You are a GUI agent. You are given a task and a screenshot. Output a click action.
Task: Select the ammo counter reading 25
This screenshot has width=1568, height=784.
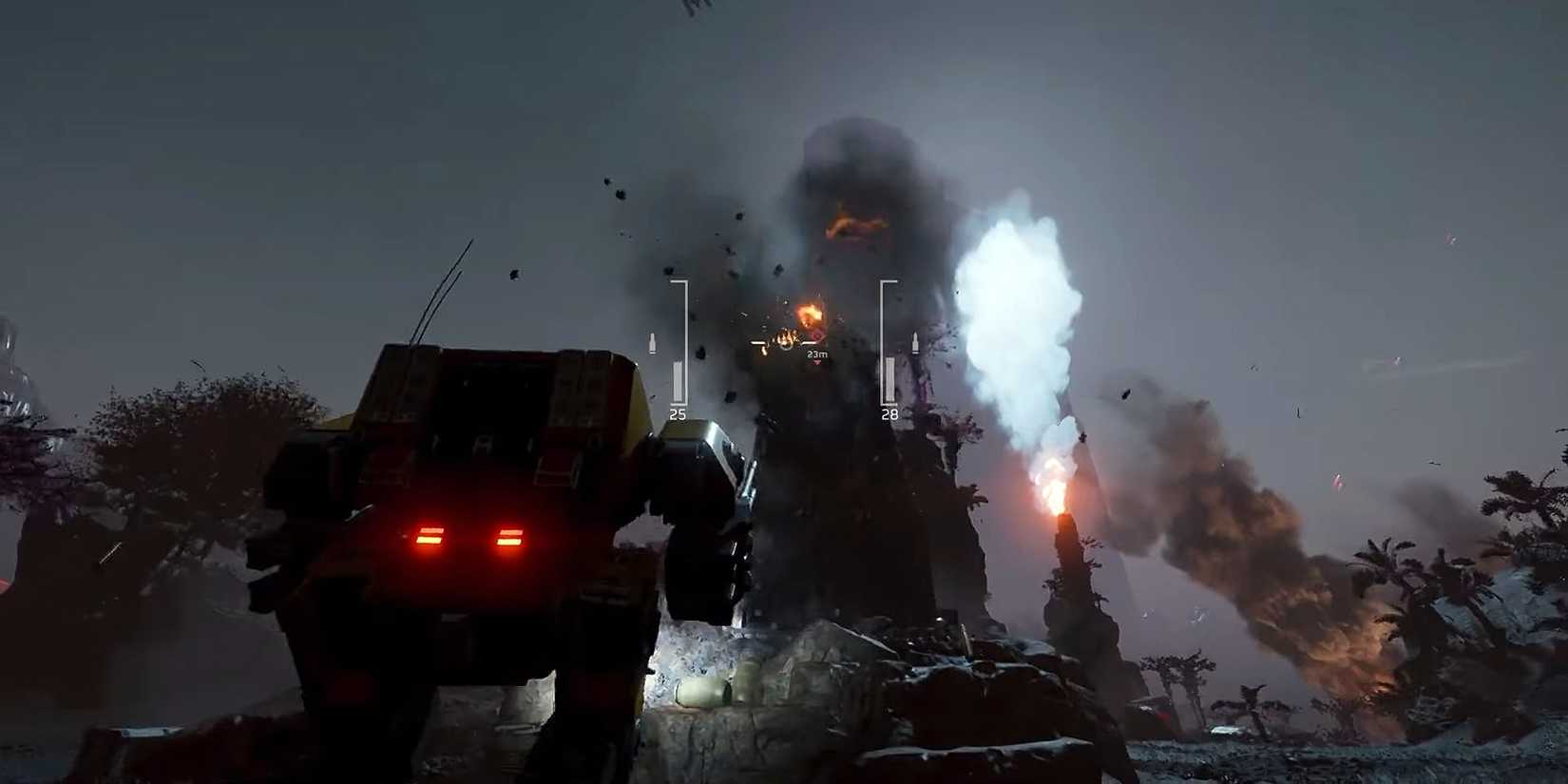click(679, 413)
